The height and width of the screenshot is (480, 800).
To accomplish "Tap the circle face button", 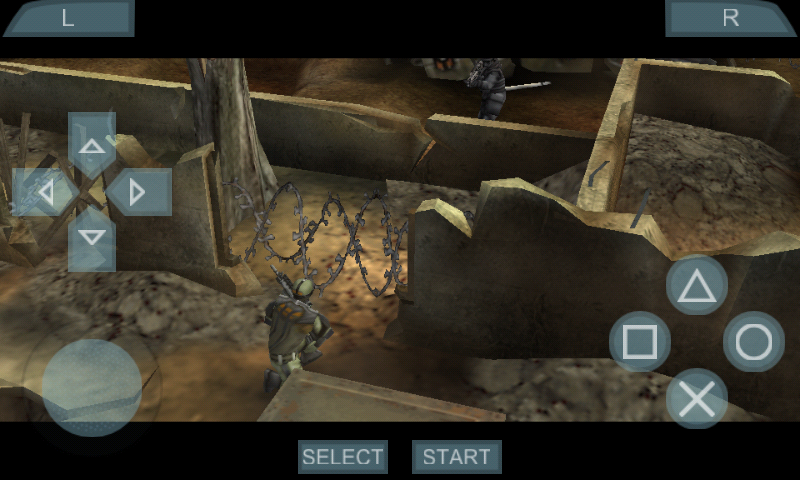I will coord(753,343).
